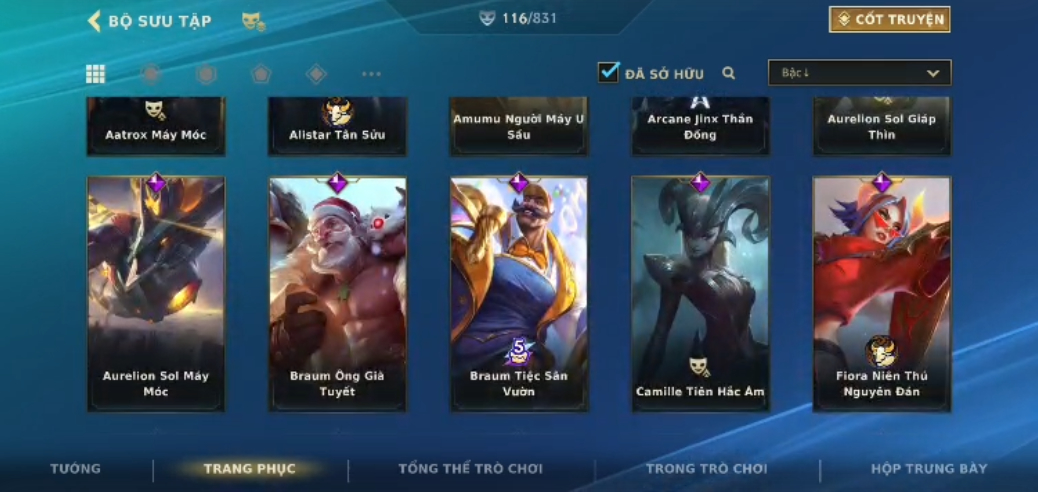This screenshot has height=492, width=1038.
Task: Open the Cốt Truyện button
Action: (x=889, y=19)
